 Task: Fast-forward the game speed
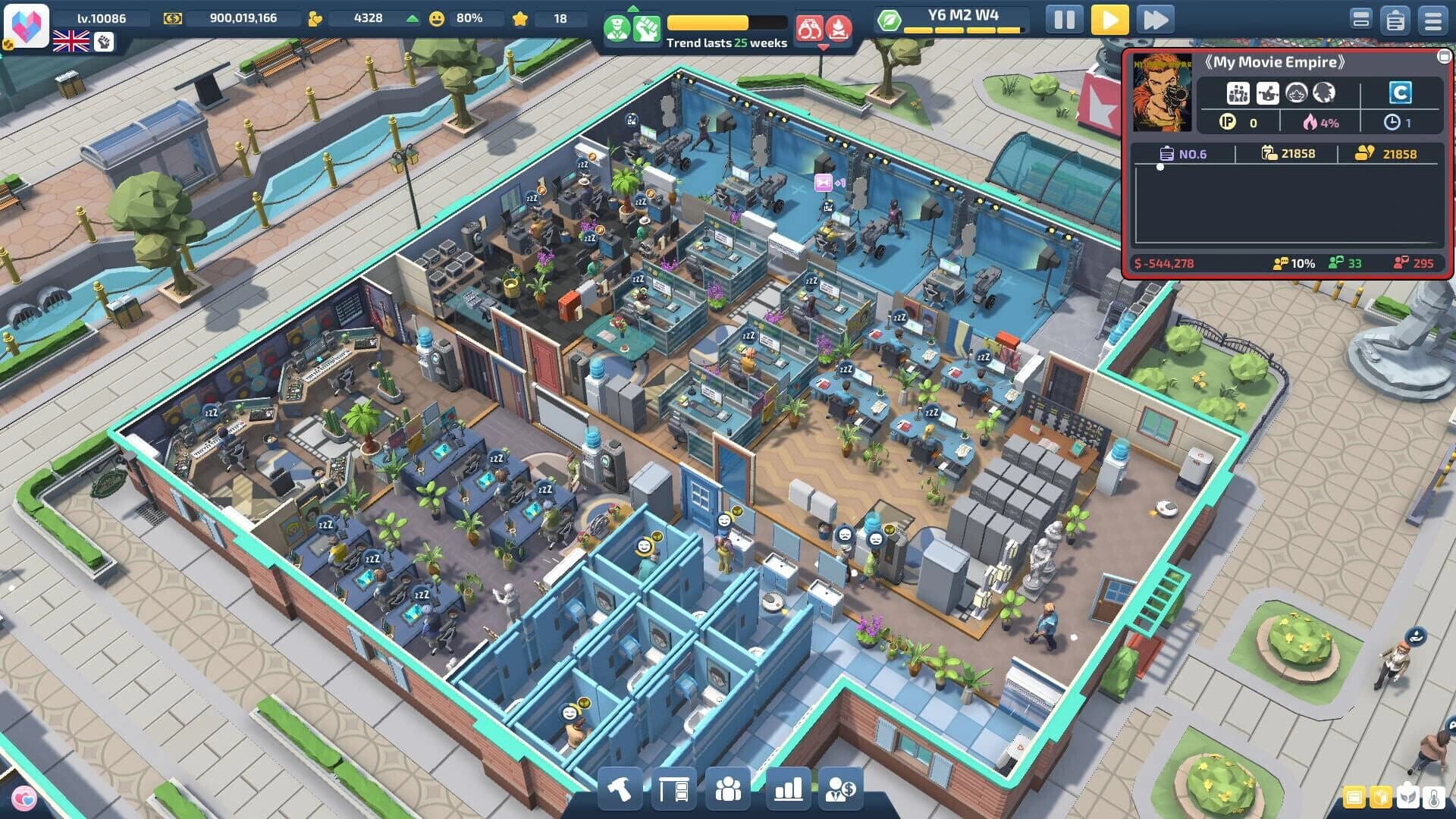(1155, 20)
